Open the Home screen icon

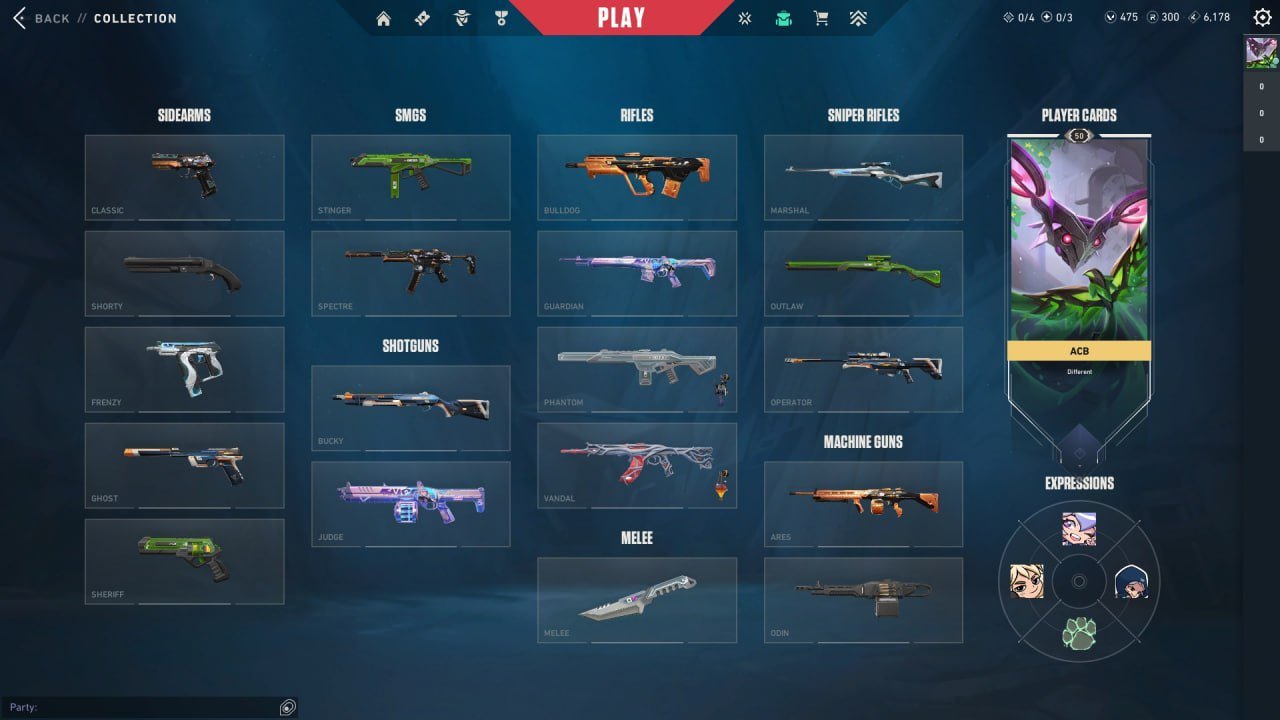click(384, 18)
